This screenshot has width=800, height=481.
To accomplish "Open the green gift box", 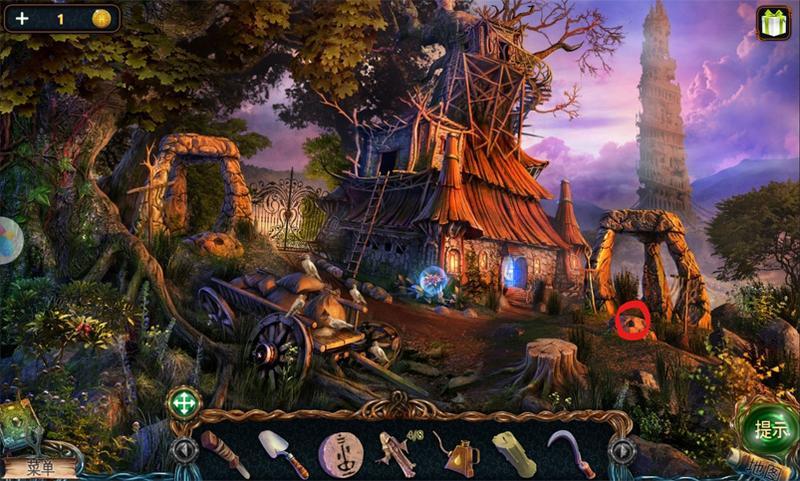I will click(x=773, y=22).
